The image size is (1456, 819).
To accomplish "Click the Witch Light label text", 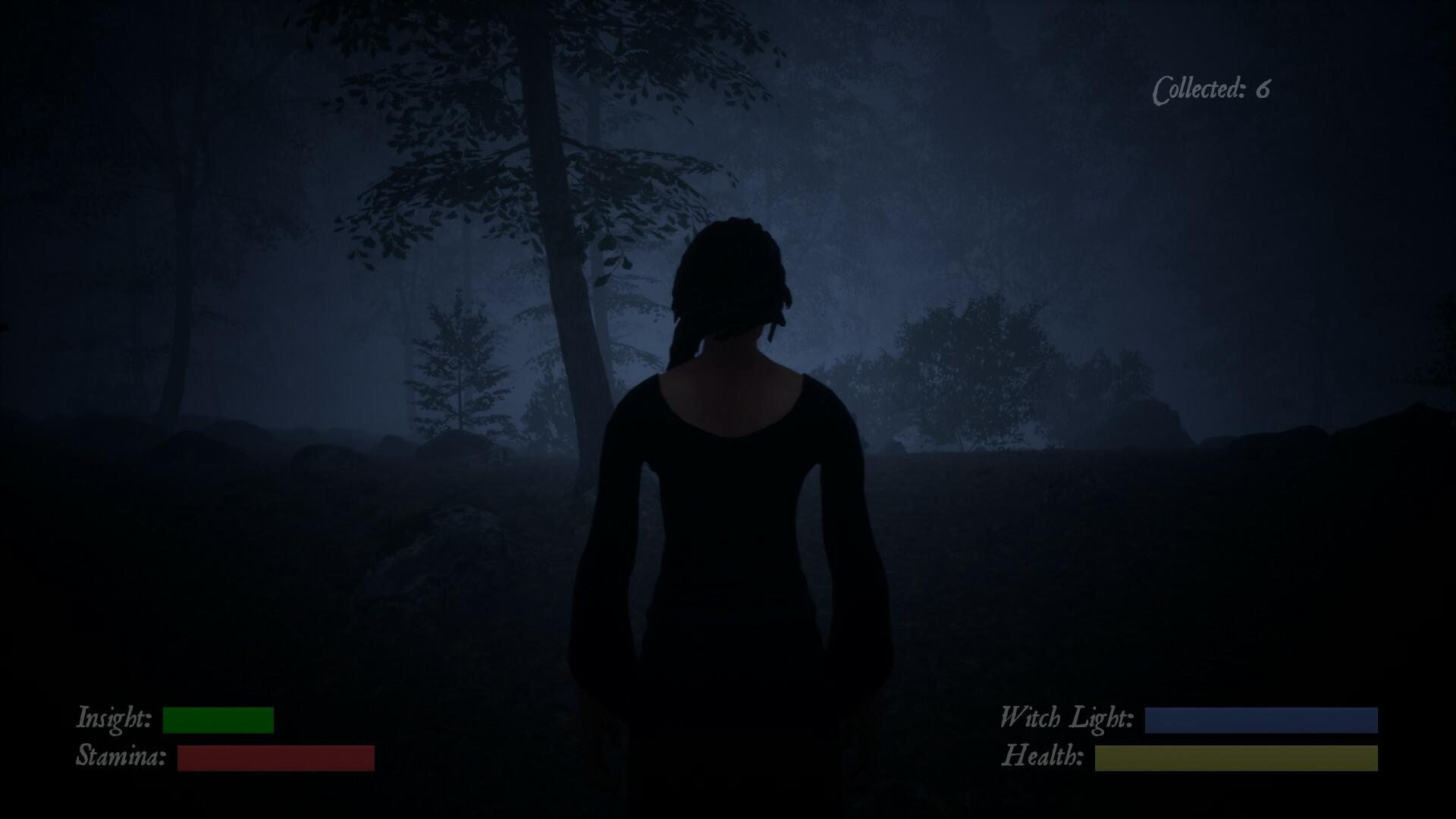I will coord(1065,719).
